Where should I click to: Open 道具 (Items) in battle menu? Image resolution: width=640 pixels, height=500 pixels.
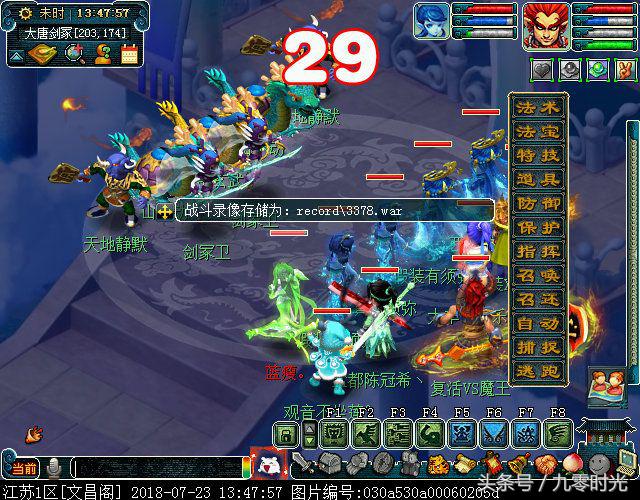pyautogui.click(x=538, y=179)
